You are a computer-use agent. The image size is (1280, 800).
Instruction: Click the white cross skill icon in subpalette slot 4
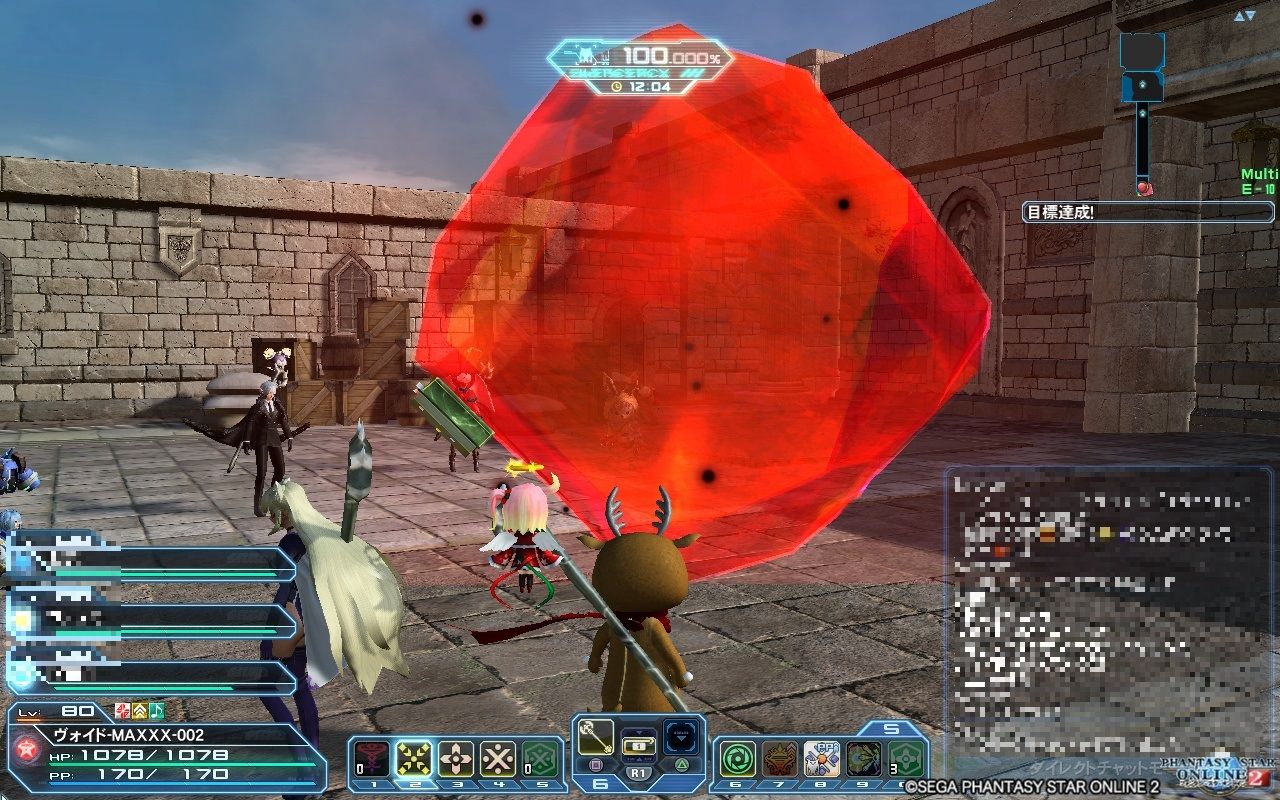496,756
